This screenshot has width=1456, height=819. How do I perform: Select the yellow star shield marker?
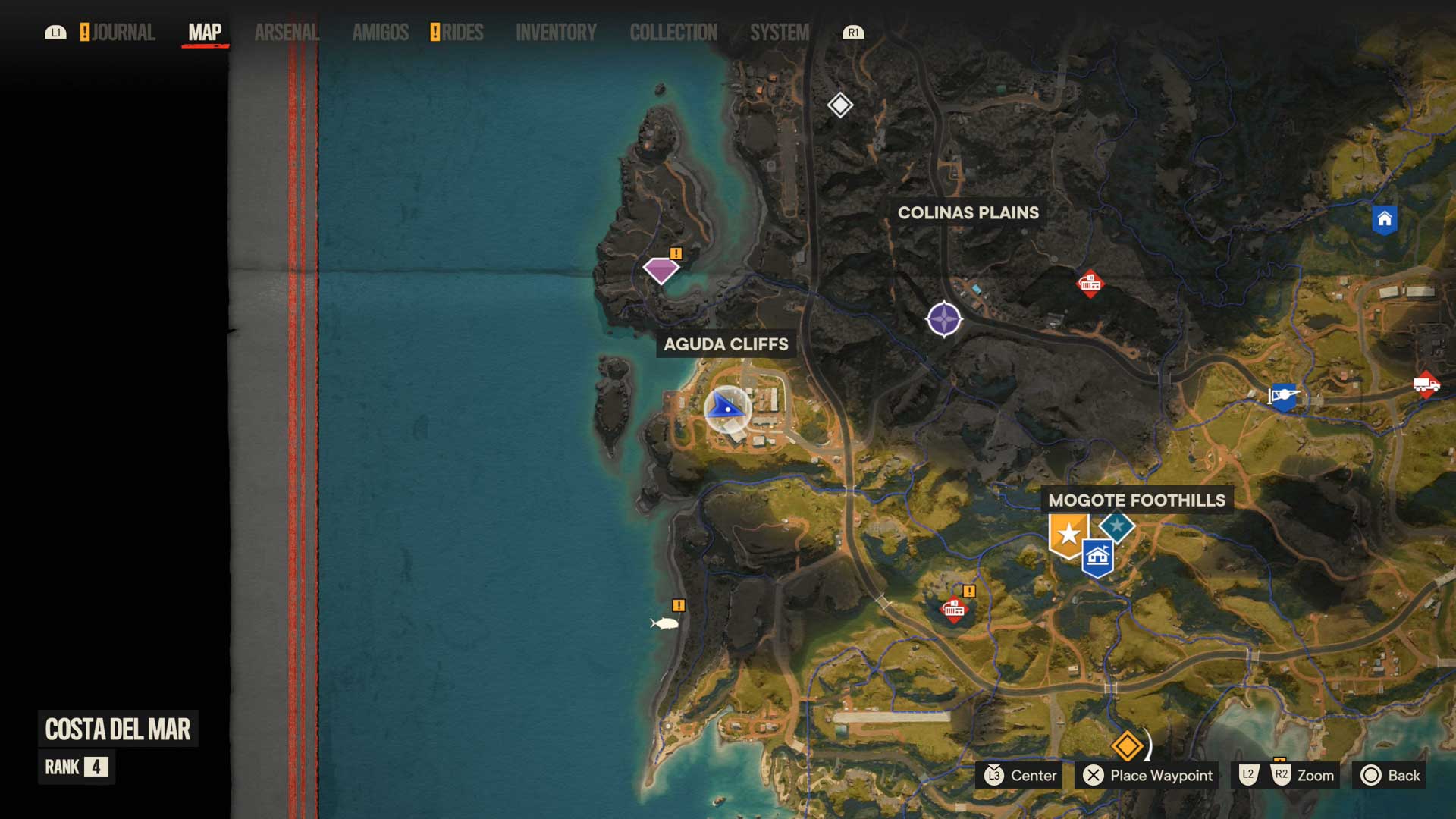coord(1068,535)
